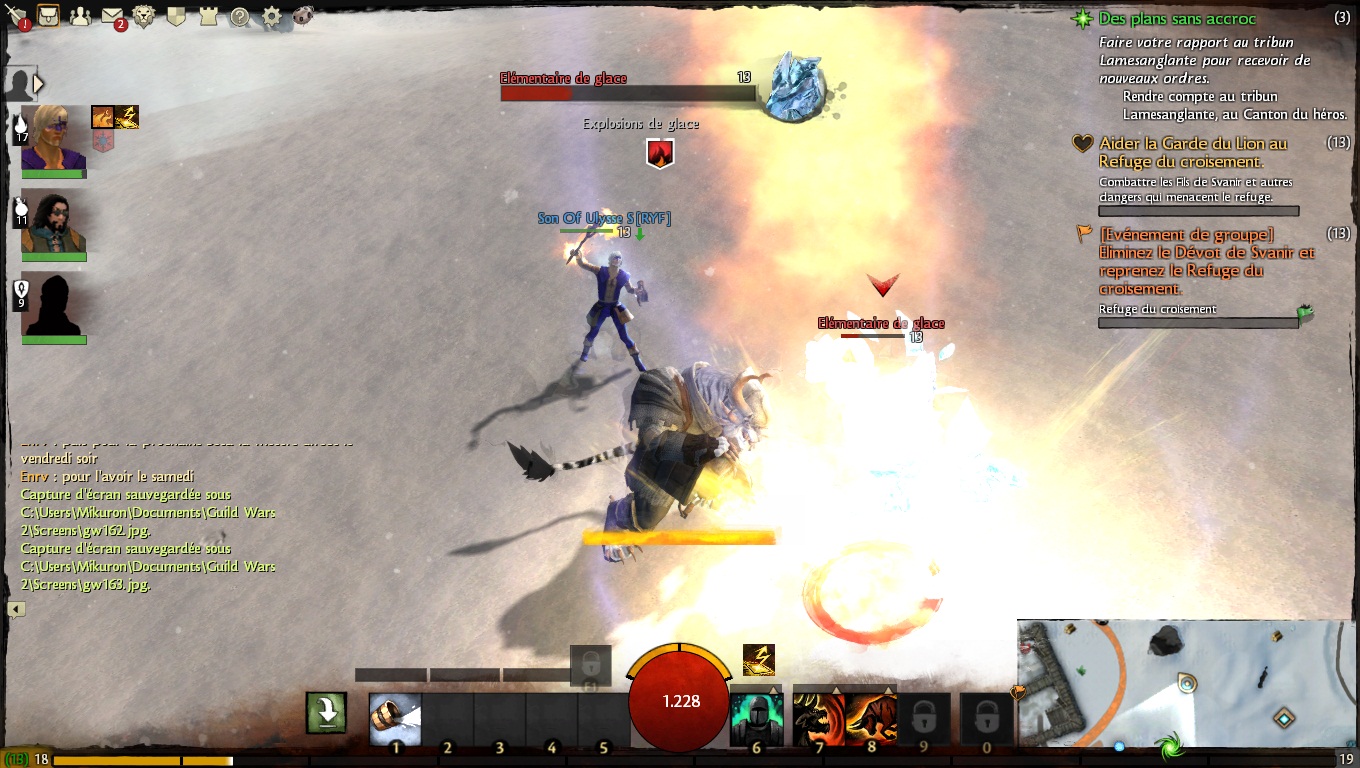Open the Black Lion lion-head icon

point(144,16)
